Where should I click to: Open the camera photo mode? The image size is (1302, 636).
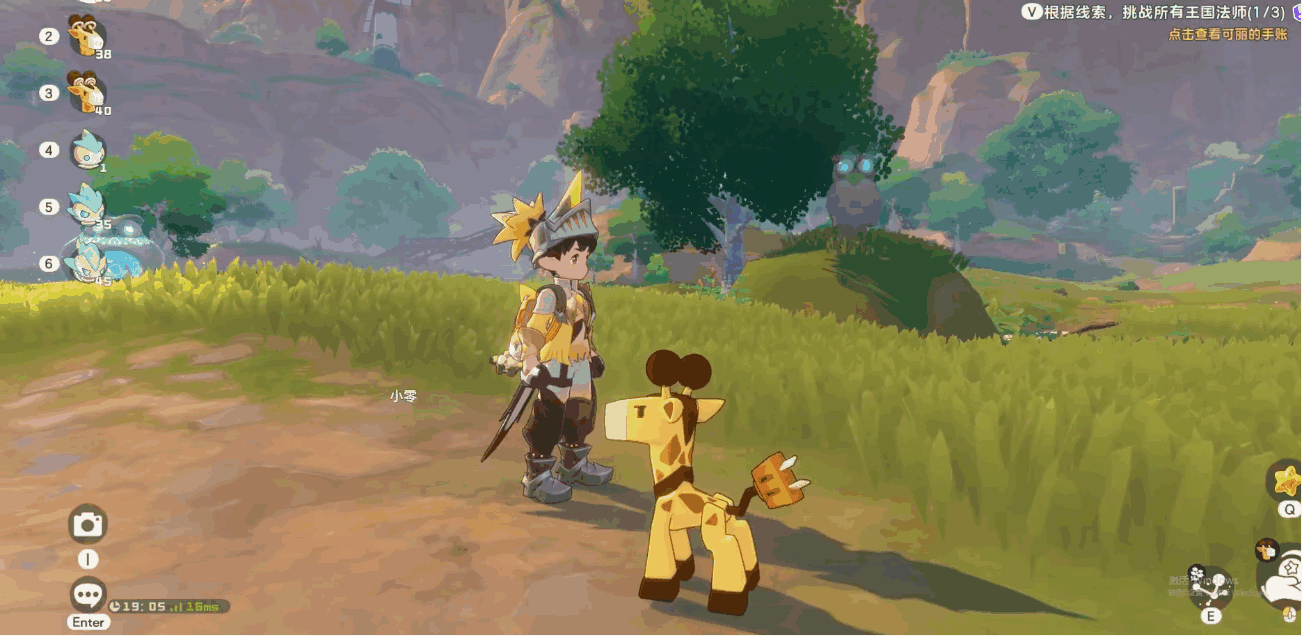[x=88, y=524]
